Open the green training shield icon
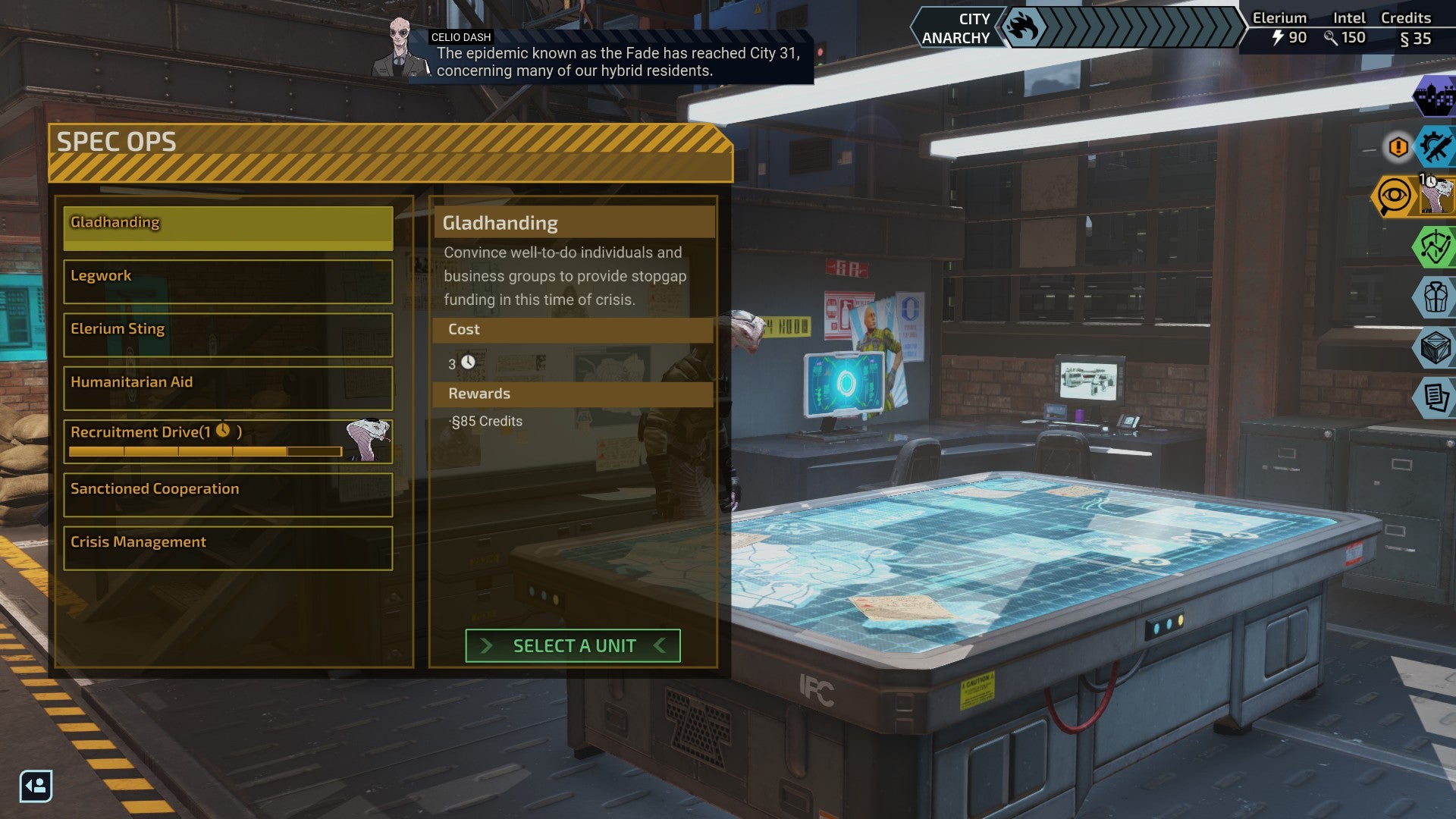Image resolution: width=1456 pixels, height=819 pixels. [x=1436, y=246]
